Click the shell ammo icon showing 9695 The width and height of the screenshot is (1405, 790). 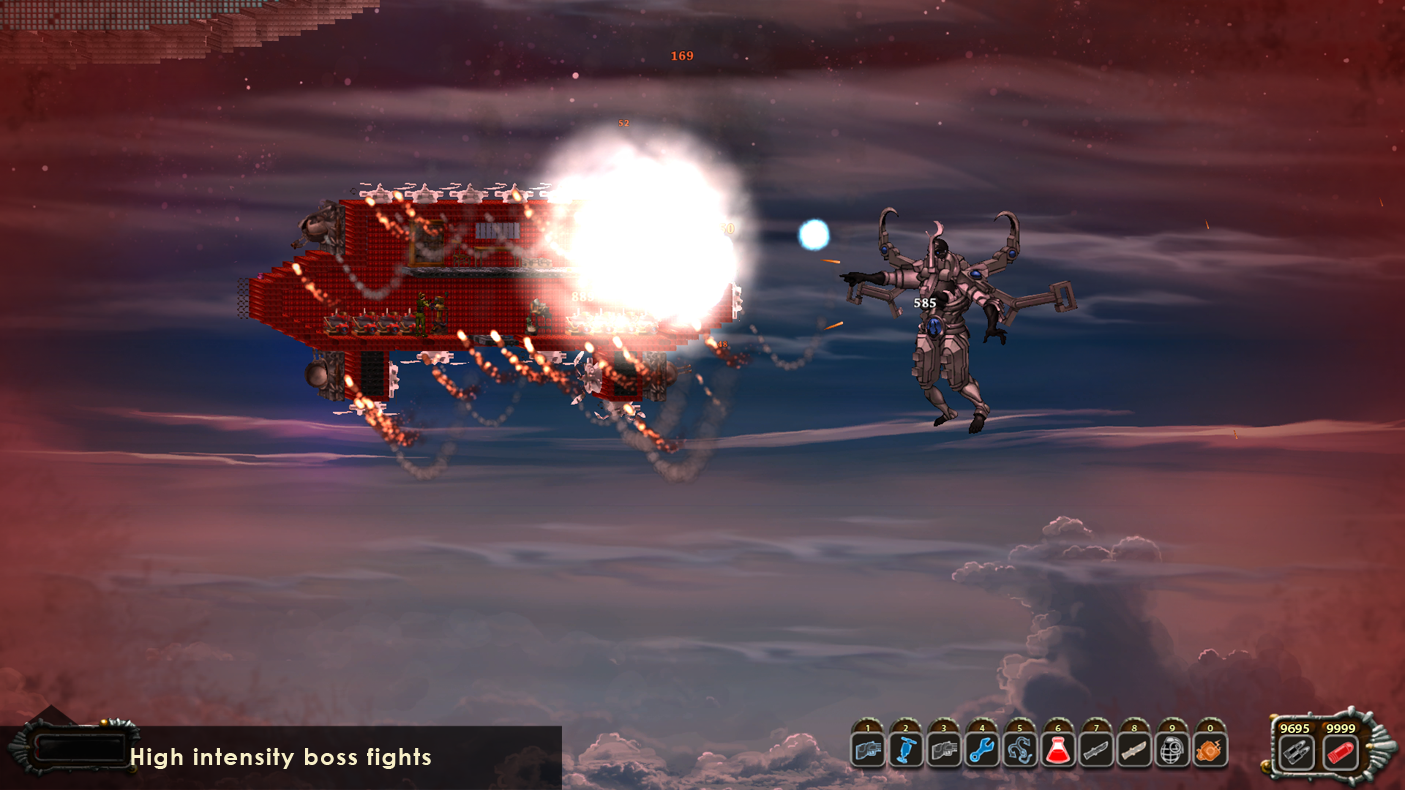[1295, 750]
